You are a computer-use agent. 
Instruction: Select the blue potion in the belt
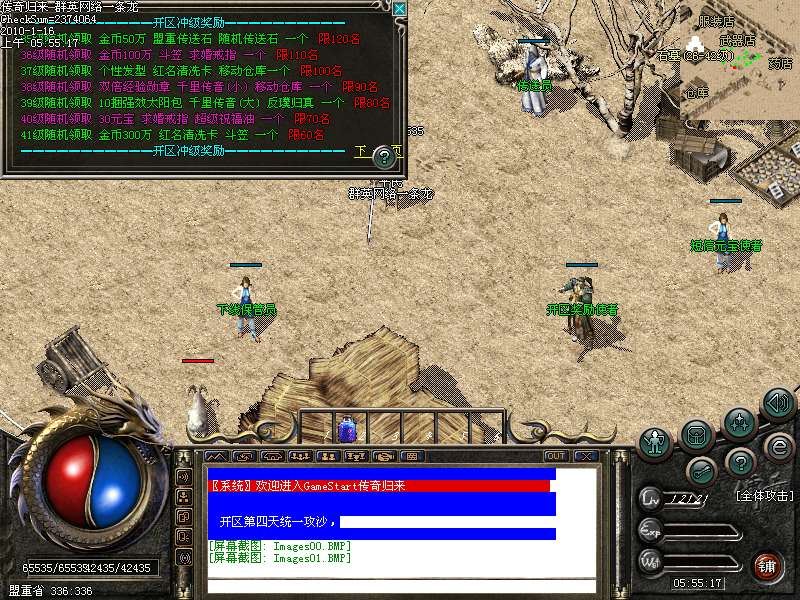pyautogui.click(x=348, y=429)
